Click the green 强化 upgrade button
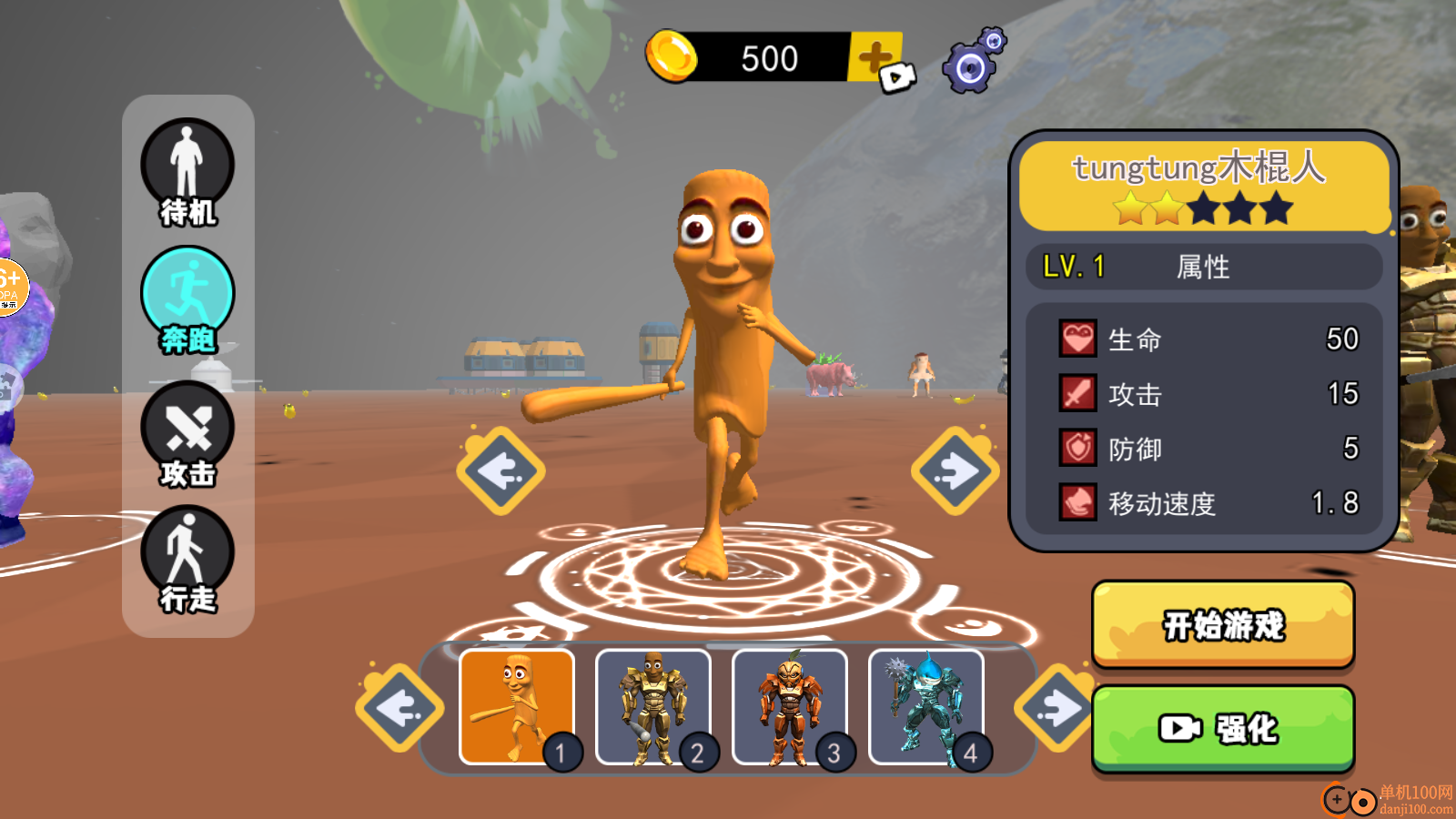Viewport: 1456px width, 819px height. 1223,729
